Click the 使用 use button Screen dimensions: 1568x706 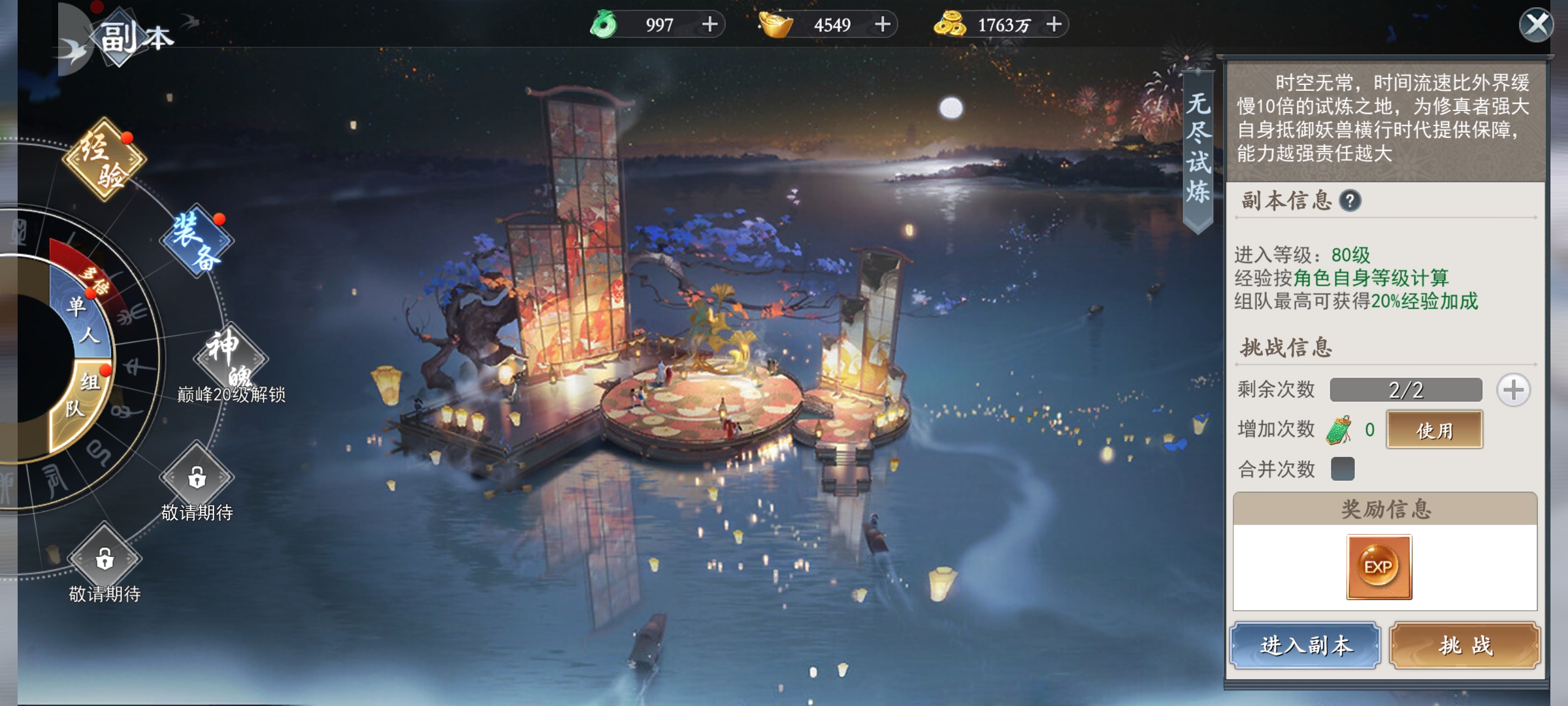(x=1435, y=430)
